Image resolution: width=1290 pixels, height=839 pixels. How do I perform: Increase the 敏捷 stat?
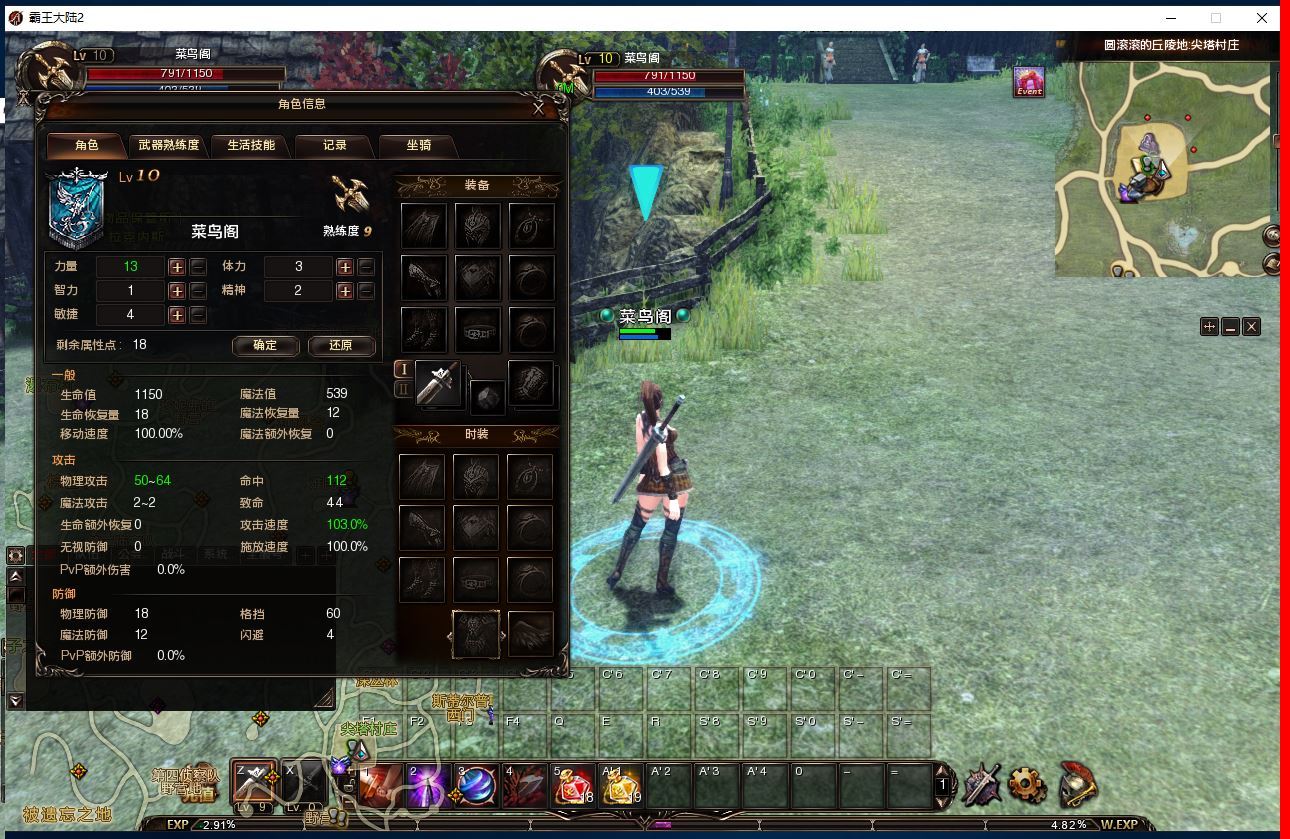pyautogui.click(x=177, y=315)
